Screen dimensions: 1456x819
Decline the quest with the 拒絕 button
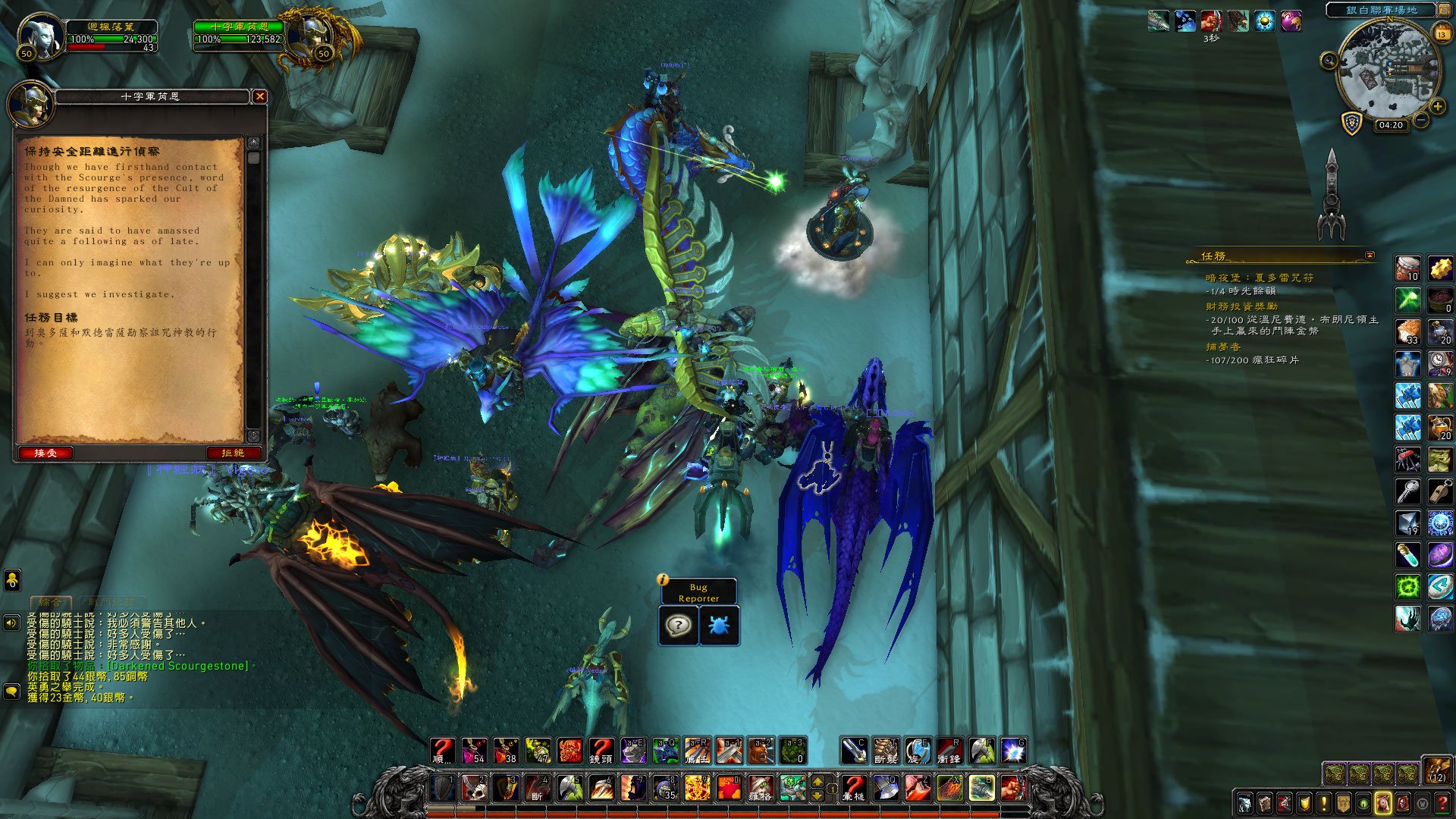[233, 453]
